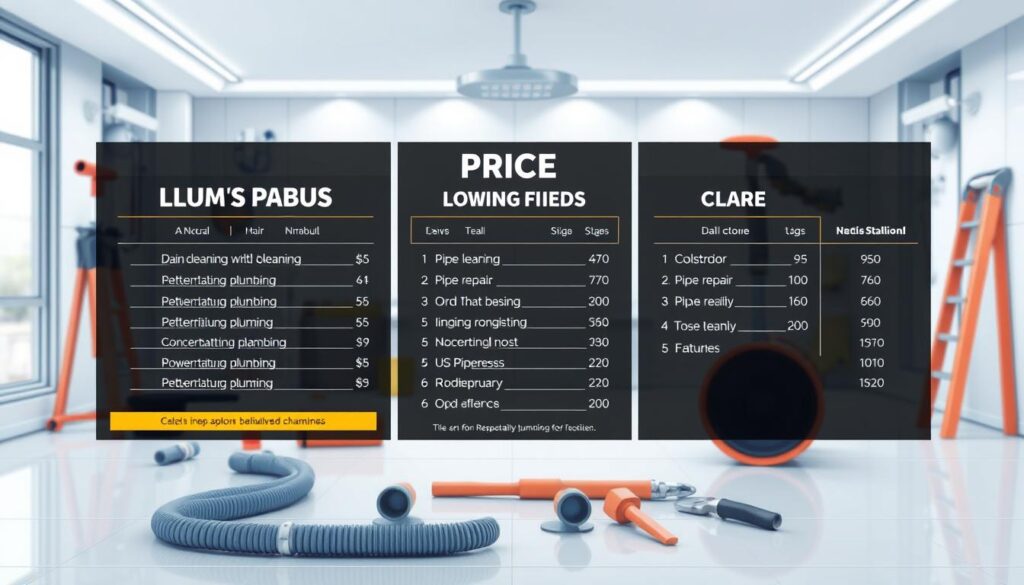Choose the Opd effencs row
This screenshot has width=1024, height=585.
tap(467, 403)
